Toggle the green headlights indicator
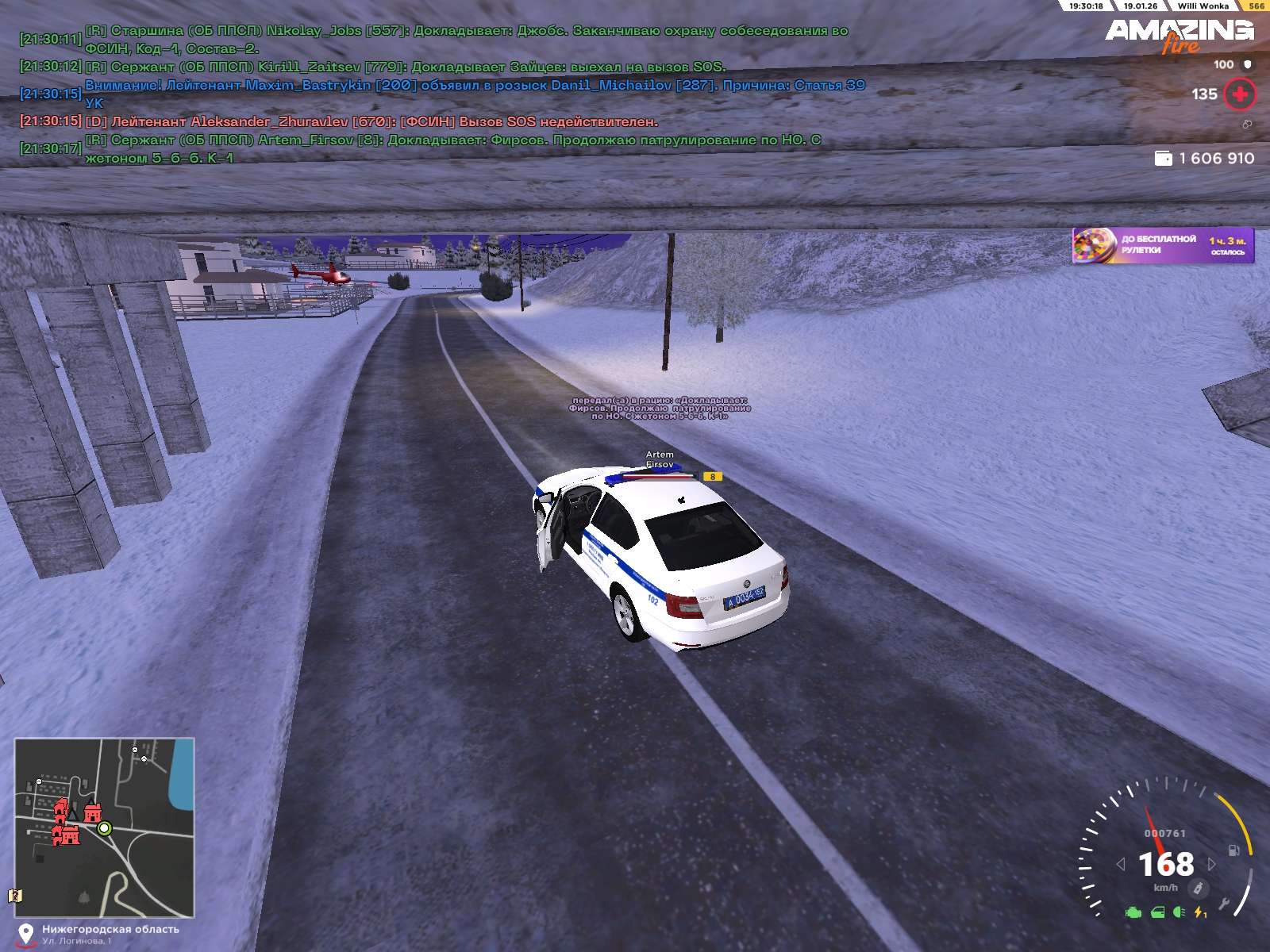The image size is (1270, 952). tap(1179, 913)
